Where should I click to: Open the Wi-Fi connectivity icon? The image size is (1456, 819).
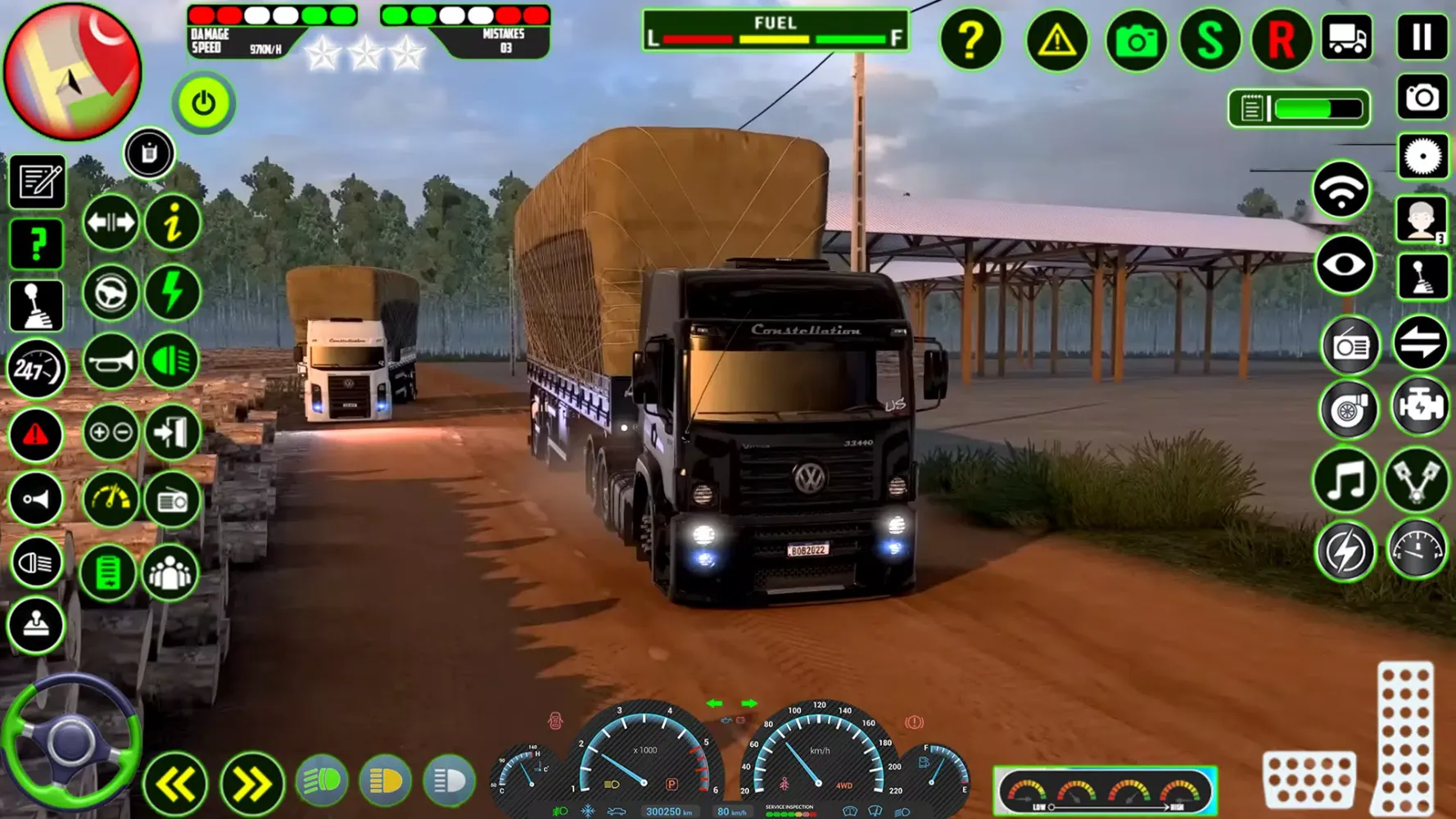pyautogui.click(x=1342, y=188)
